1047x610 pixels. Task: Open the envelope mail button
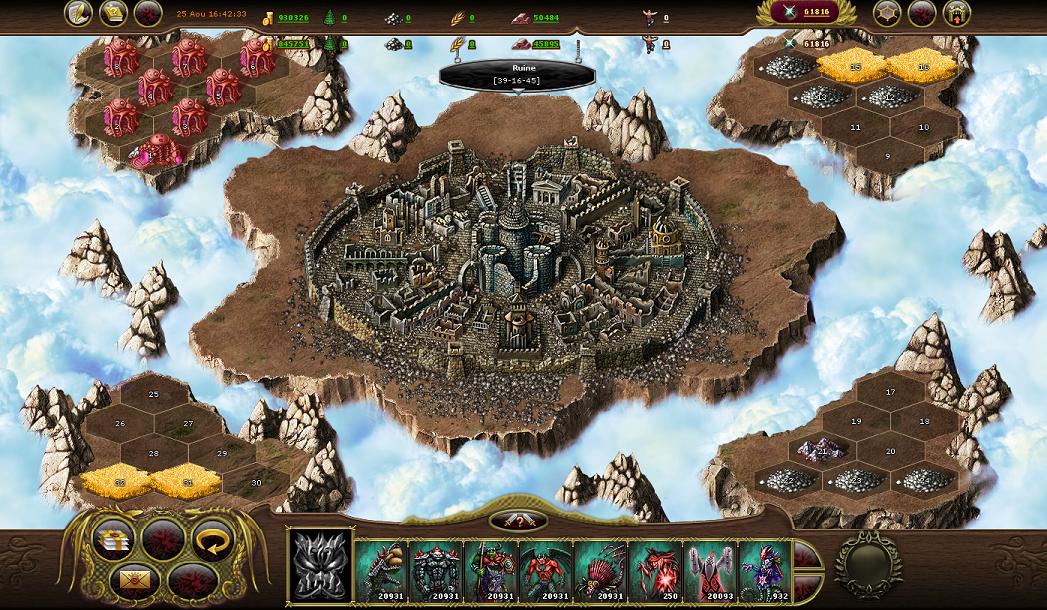(134, 579)
